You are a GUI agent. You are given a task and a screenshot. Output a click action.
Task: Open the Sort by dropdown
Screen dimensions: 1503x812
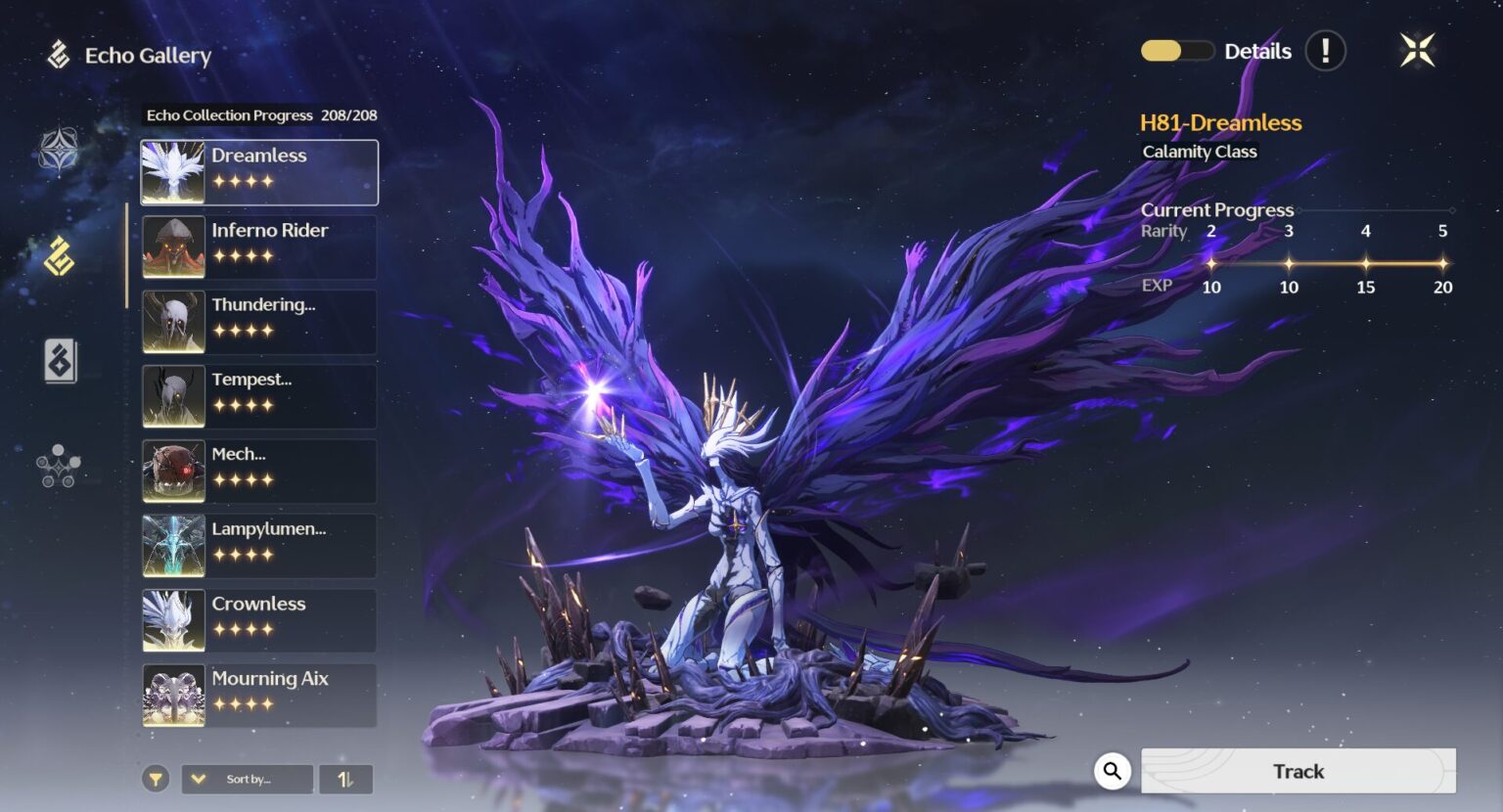pyautogui.click(x=247, y=779)
